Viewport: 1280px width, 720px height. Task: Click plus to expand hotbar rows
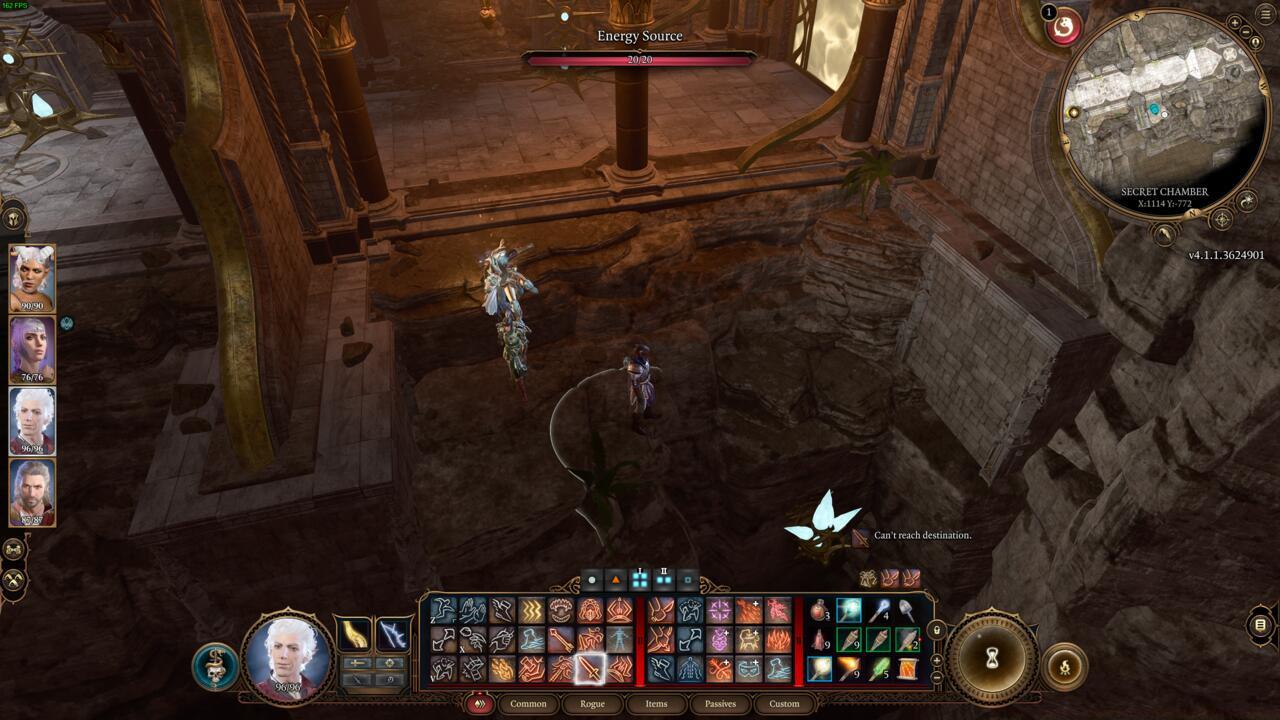pyautogui.click(x=938, y=661)
